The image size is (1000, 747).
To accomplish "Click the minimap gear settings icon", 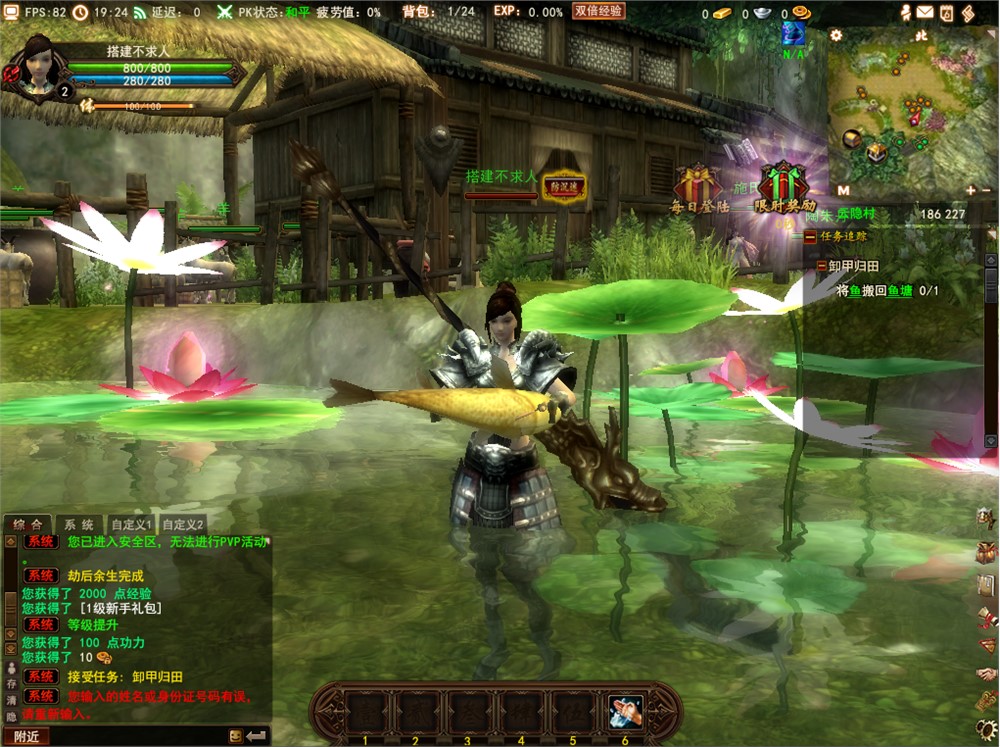I will click(836, 35).
